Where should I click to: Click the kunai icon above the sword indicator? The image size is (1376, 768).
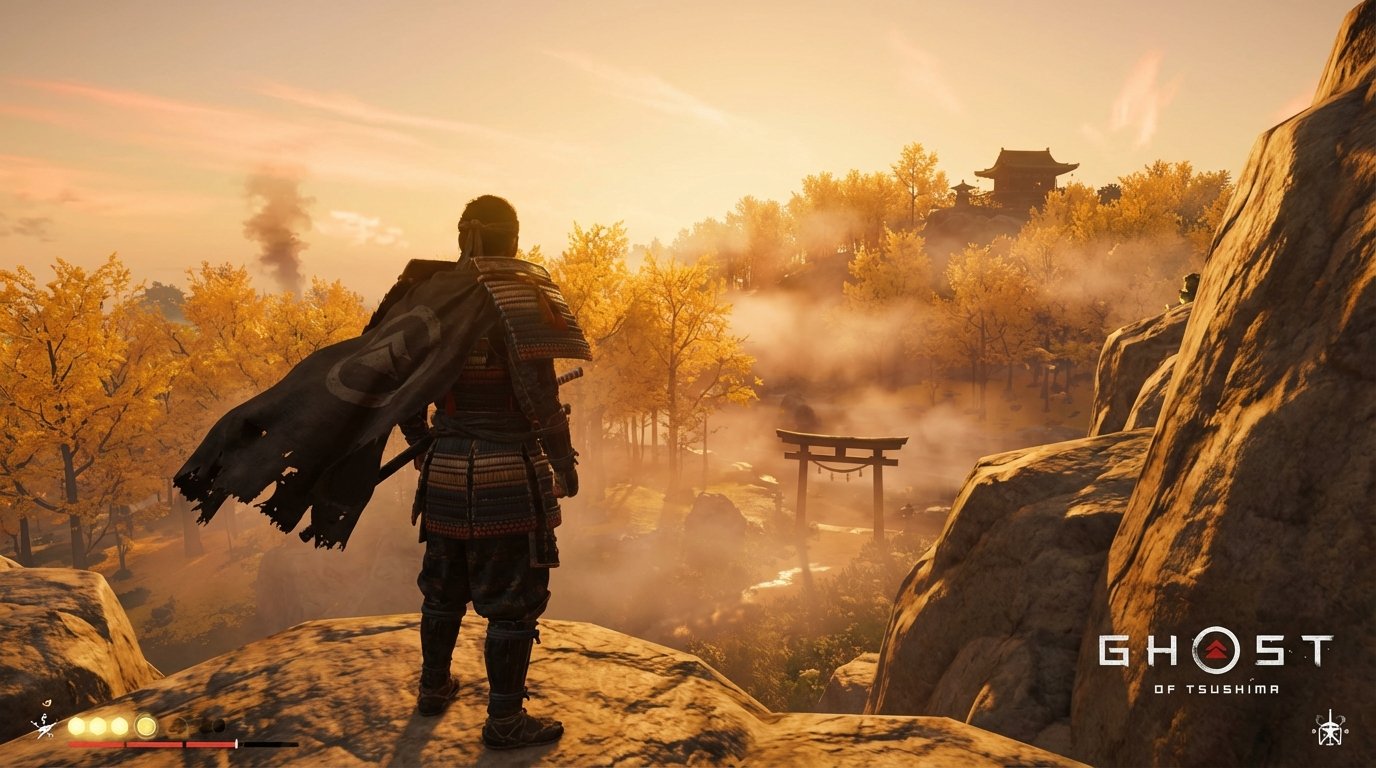47,703
